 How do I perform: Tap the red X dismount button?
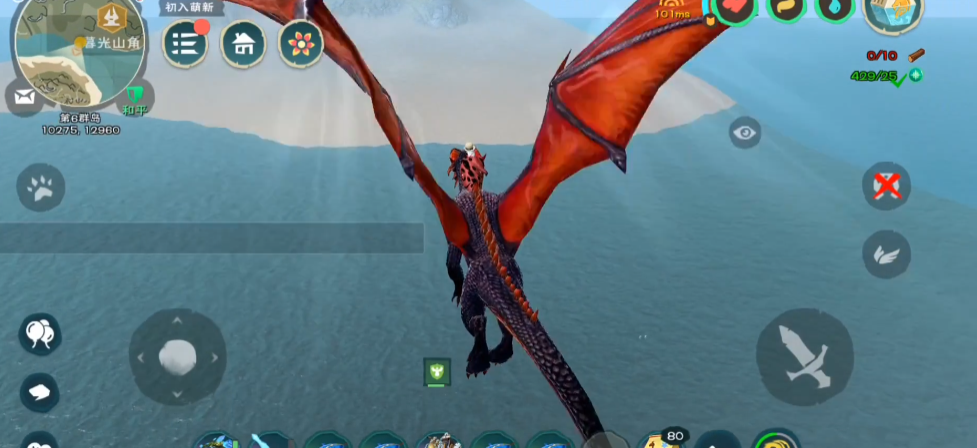point(886,186)
